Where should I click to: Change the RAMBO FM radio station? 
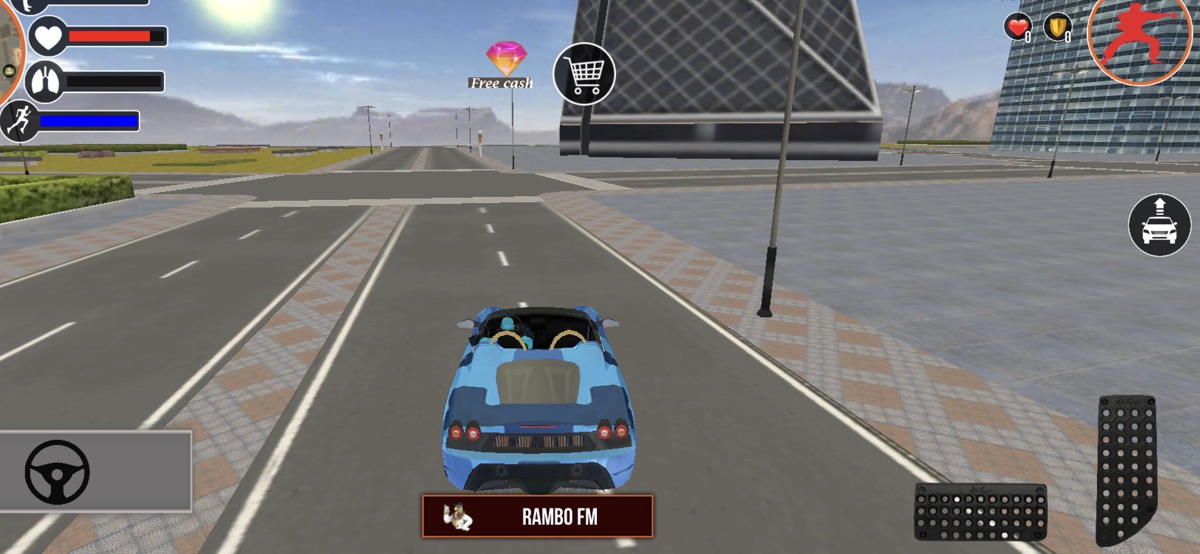click(x=537, y=517)
